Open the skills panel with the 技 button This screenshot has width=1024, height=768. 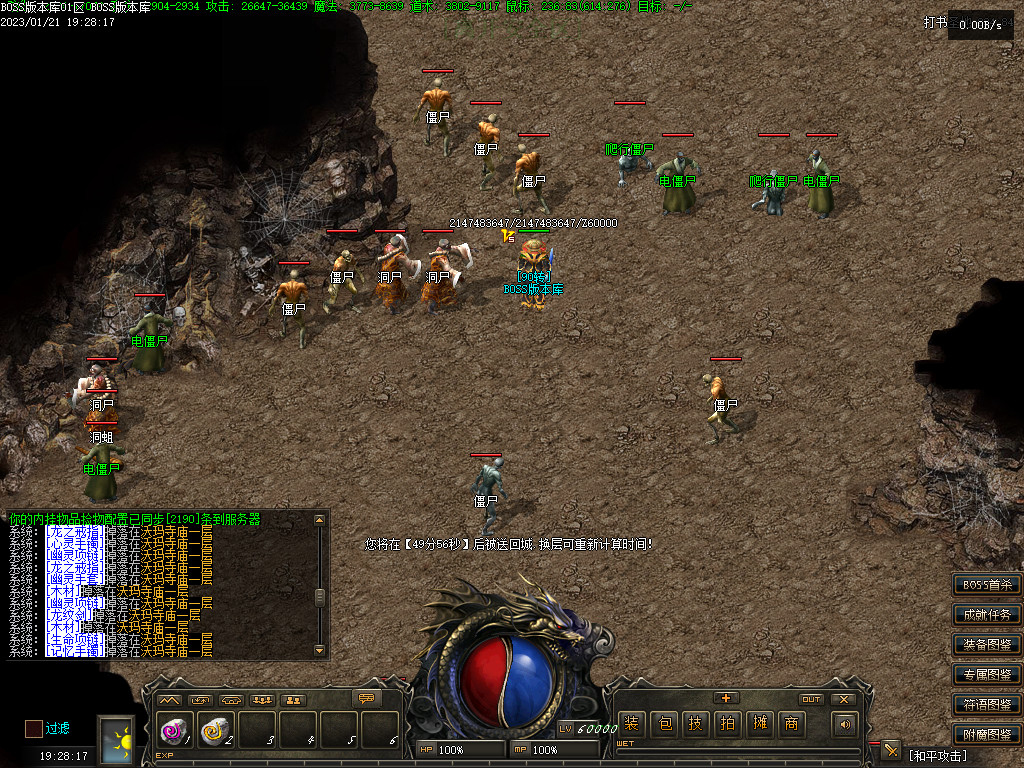click(x=695, y=724)
